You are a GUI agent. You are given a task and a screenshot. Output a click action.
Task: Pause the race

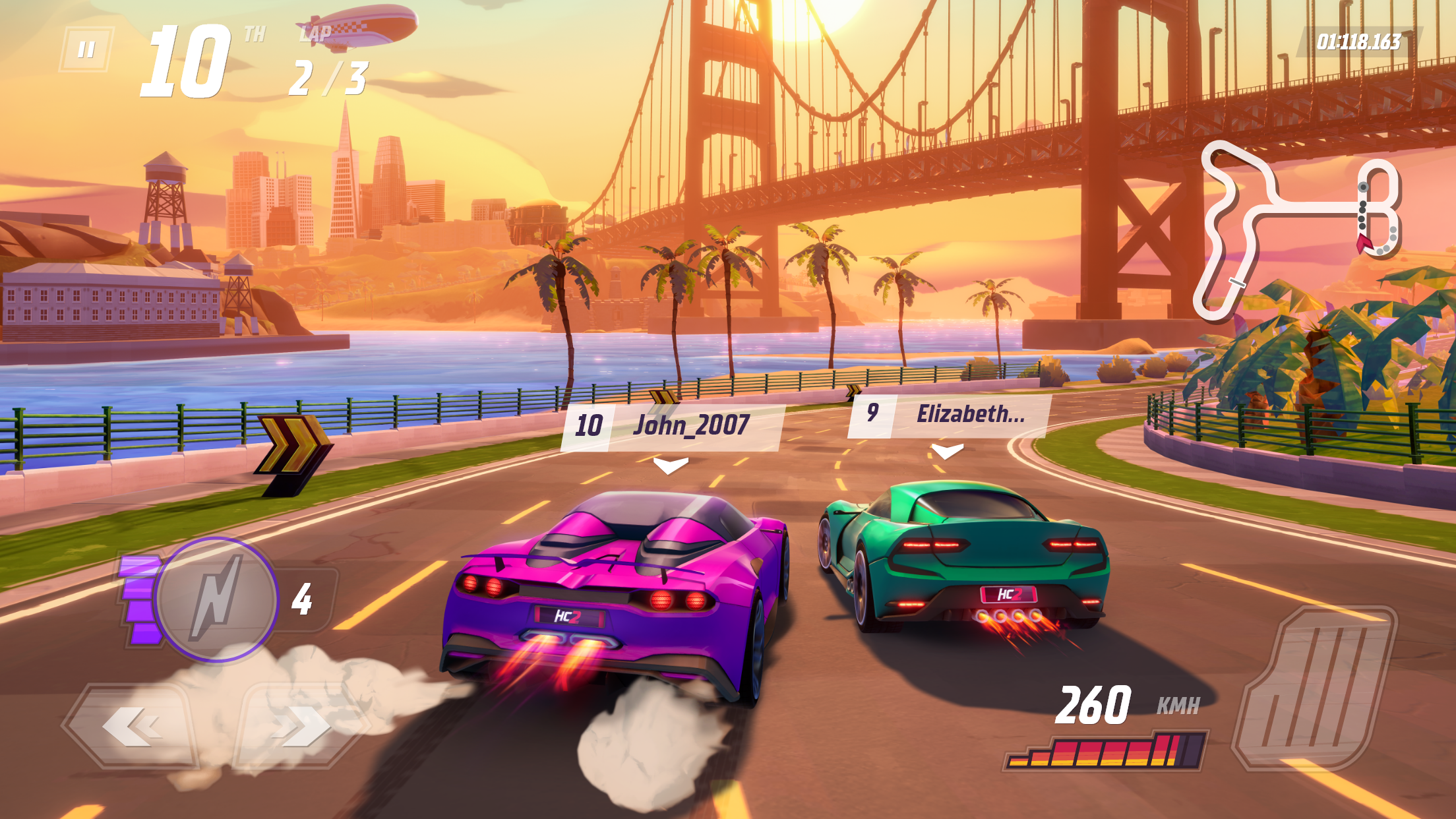[x=86, y=49]
